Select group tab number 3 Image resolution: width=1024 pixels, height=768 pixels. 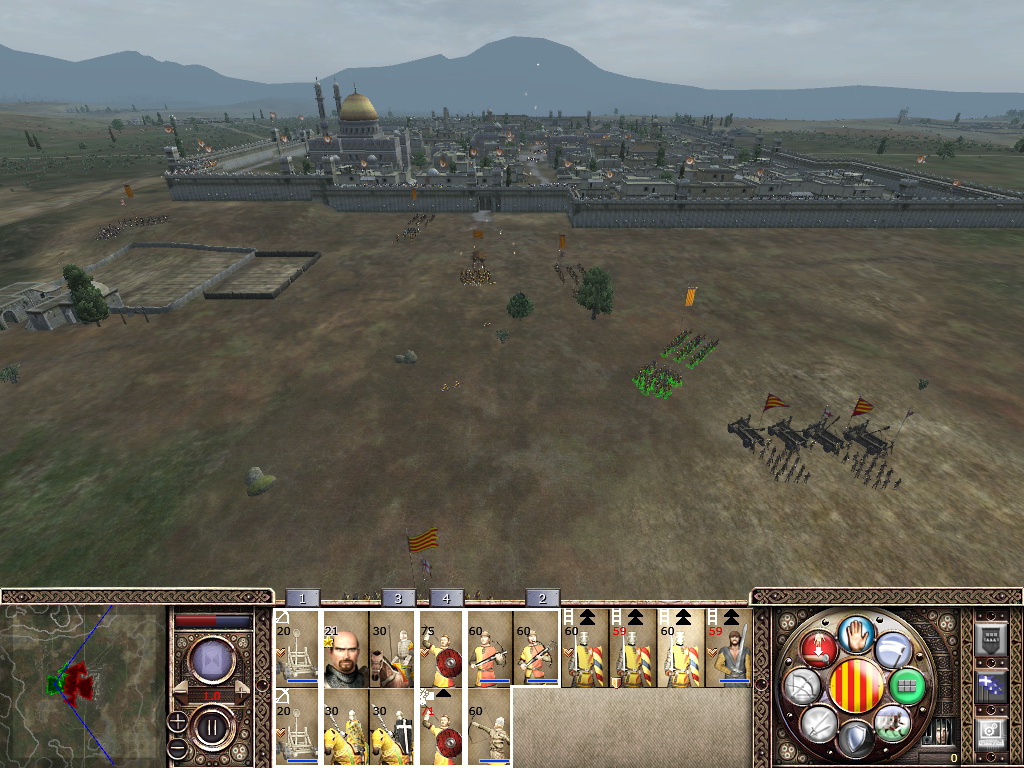click(398, 598)
